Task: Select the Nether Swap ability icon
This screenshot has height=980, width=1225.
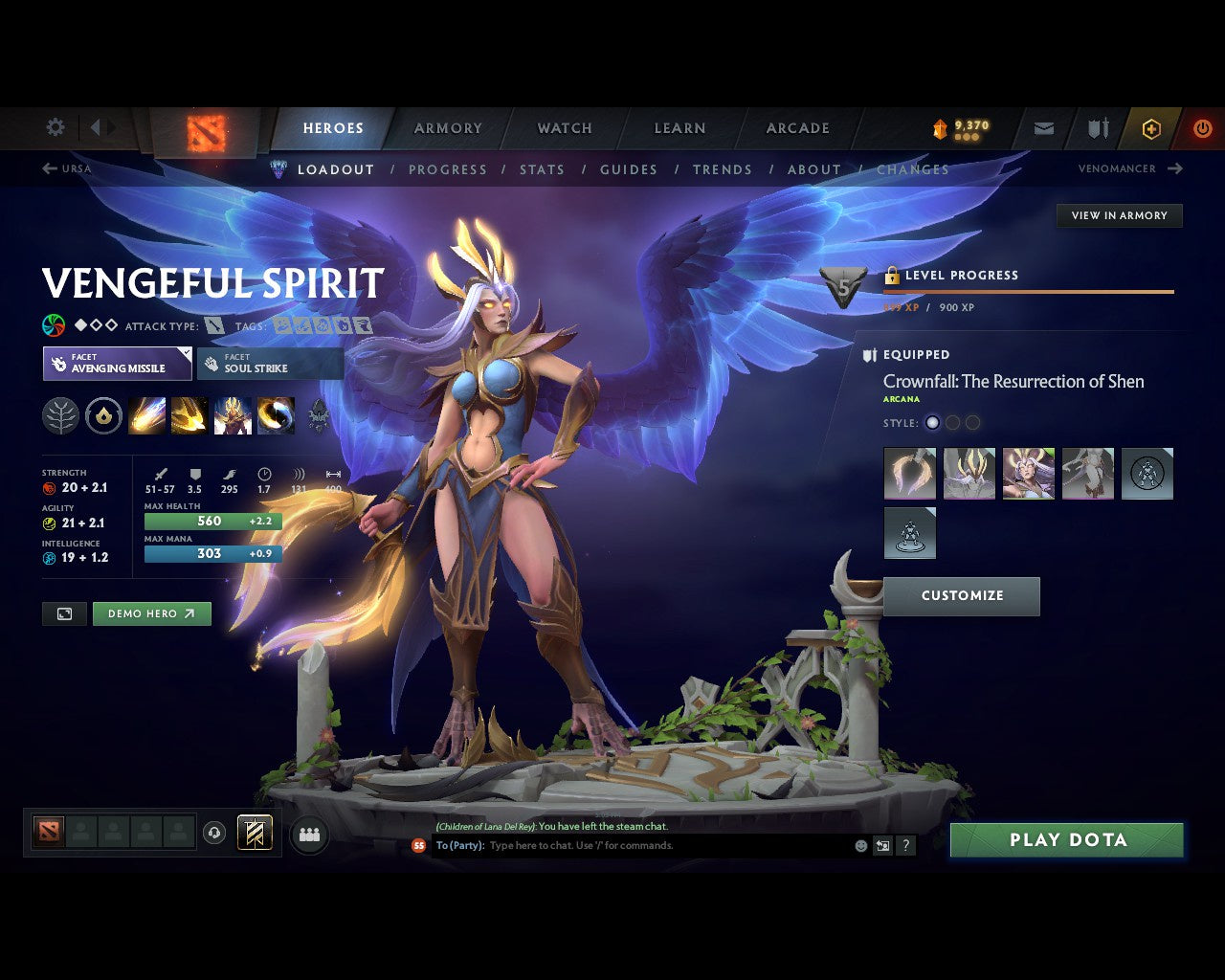Action: 276,415
